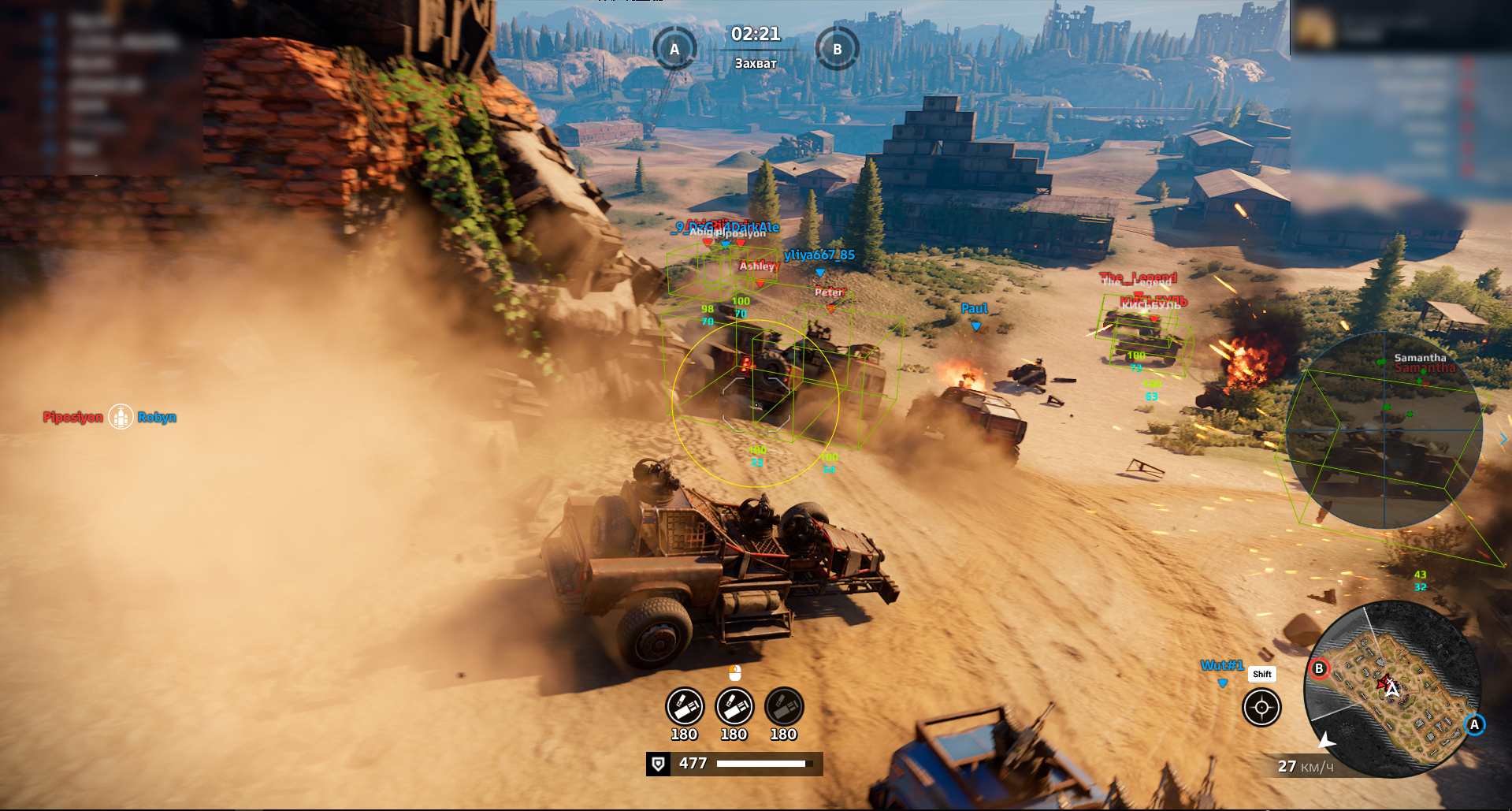Image resolution: width=1512 pixels, height=811 pixels.
Task: Click the red base B marker on minimap
Action: tap(1319, 669)
